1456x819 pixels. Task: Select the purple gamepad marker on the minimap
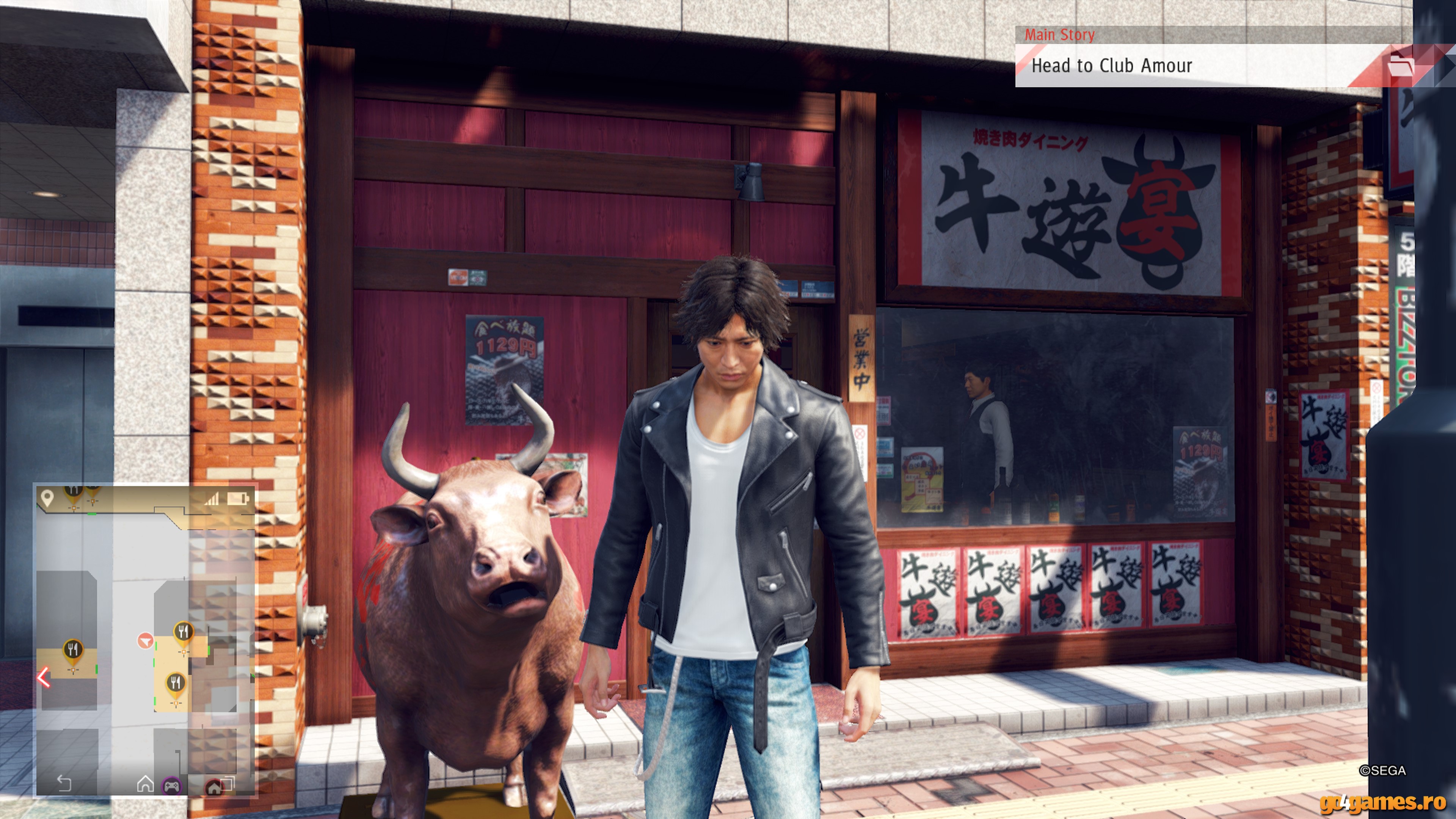(172, 785)
